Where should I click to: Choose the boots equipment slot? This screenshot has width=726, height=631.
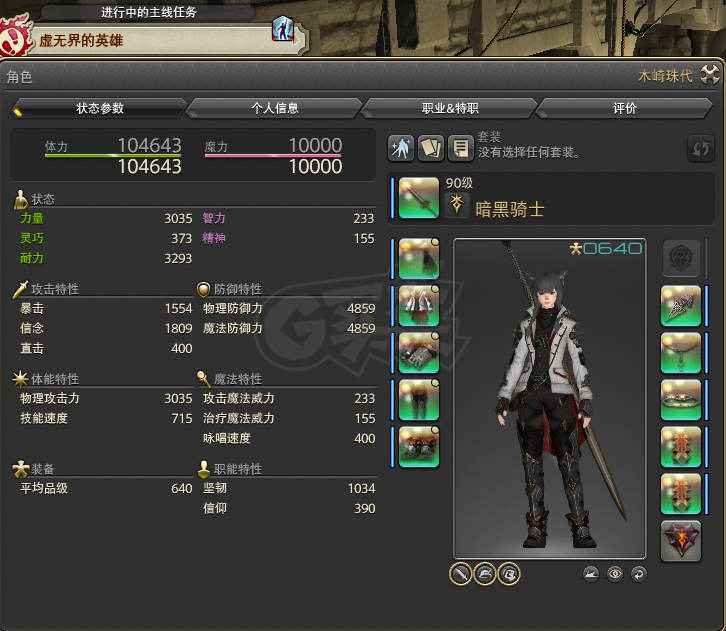(x=419, y=447)
